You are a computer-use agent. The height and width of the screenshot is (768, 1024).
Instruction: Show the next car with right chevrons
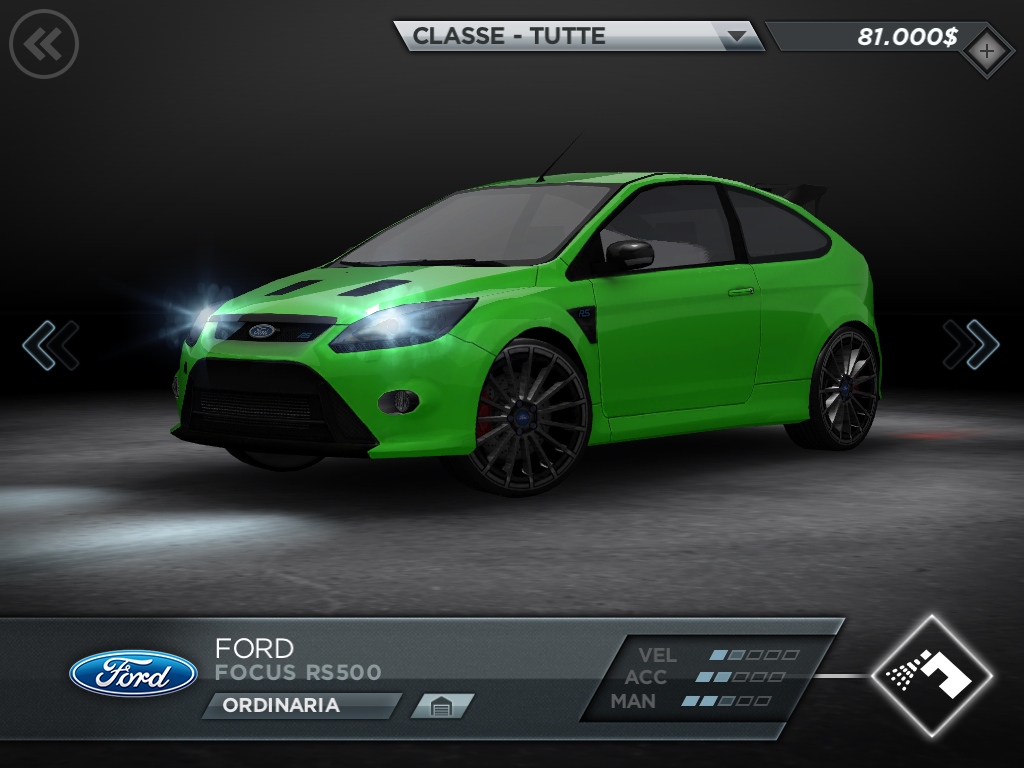(971, 344)
